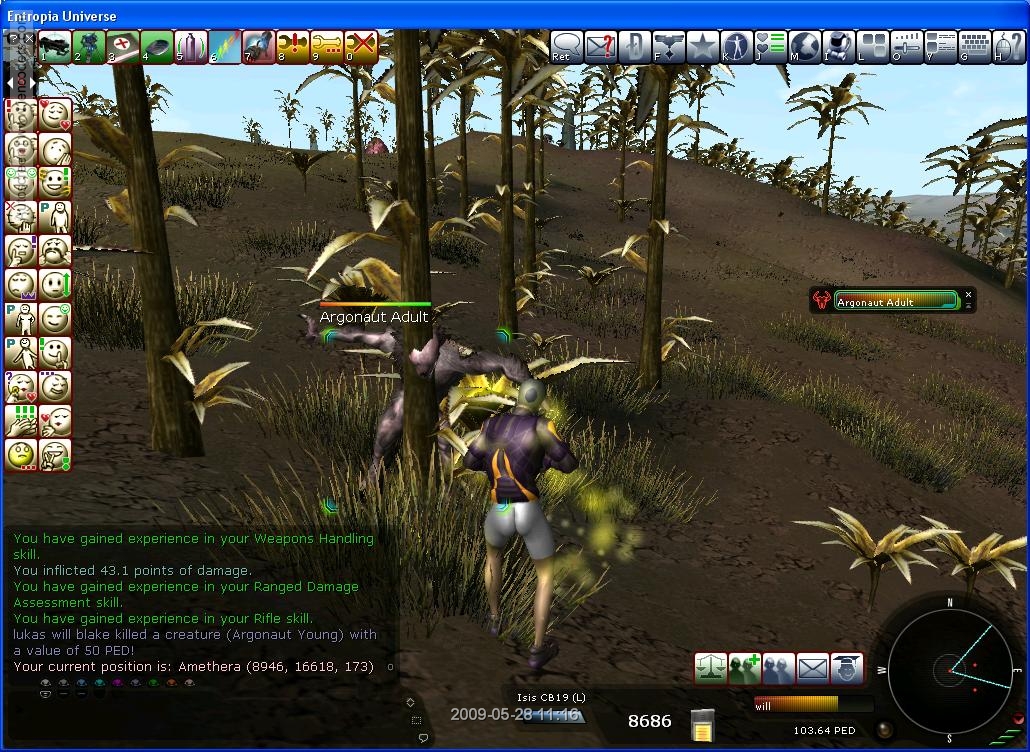Select the rifle in hotbar slot 1
This screenshot has width=1030, height=752.
(55, 46)
